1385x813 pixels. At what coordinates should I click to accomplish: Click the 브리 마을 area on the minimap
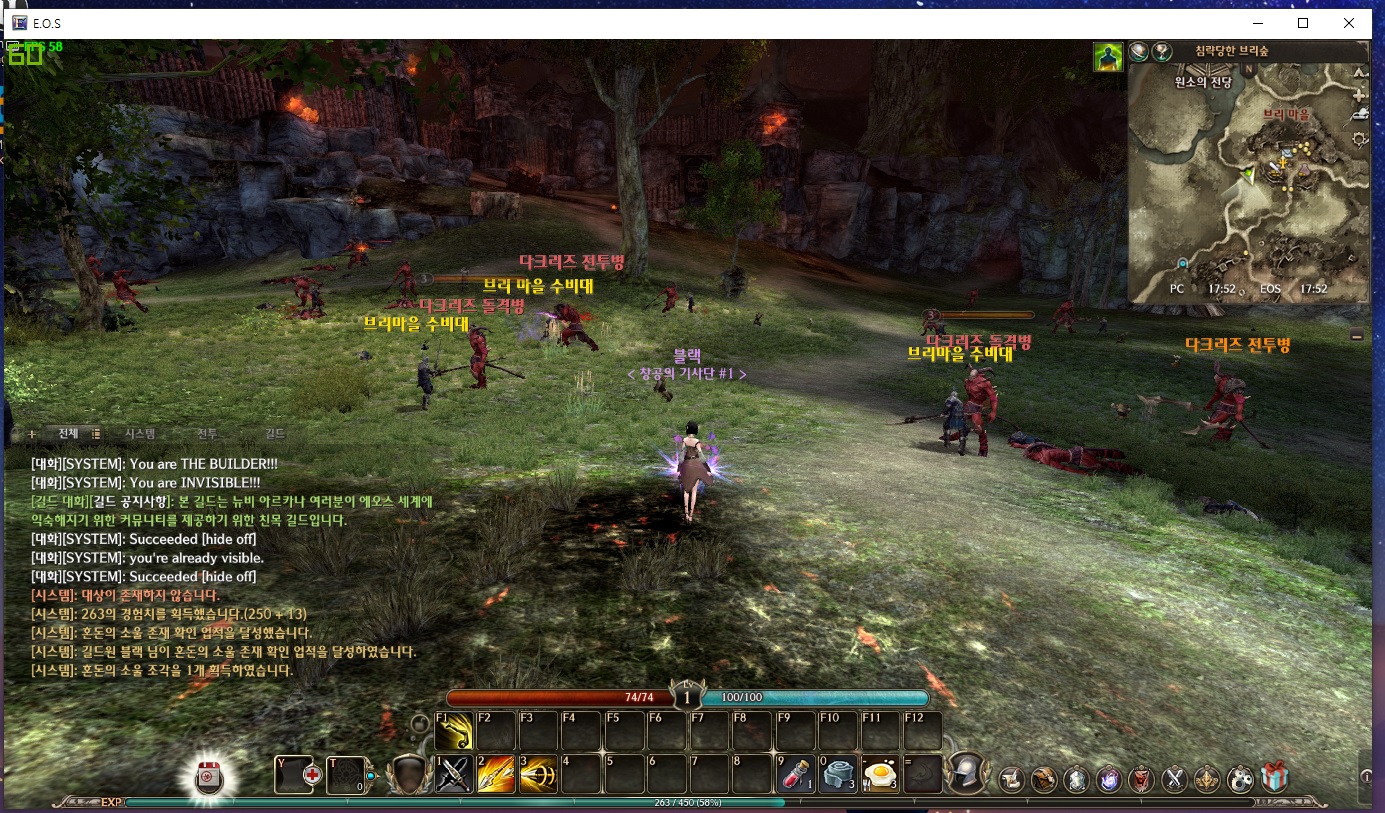point(1285,115)
